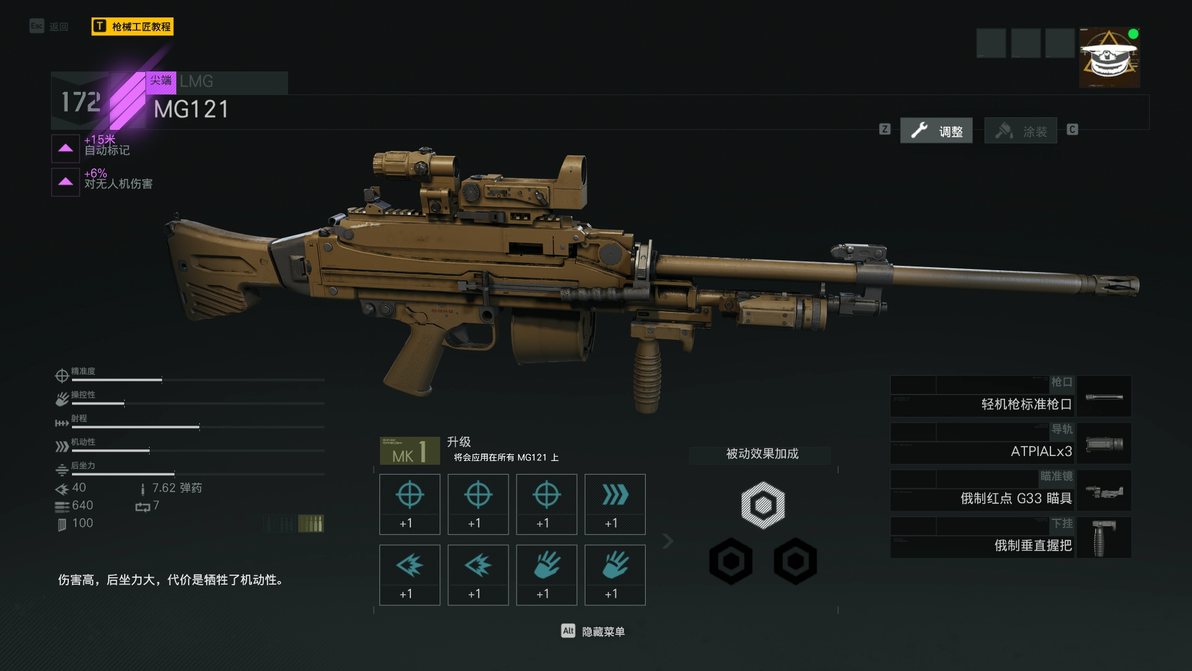Image resolution: width=1192 pixels, height=671 pixels.
Task: Open the 枪械工匠教程 gunsmith tutorial
Action: 132,26
